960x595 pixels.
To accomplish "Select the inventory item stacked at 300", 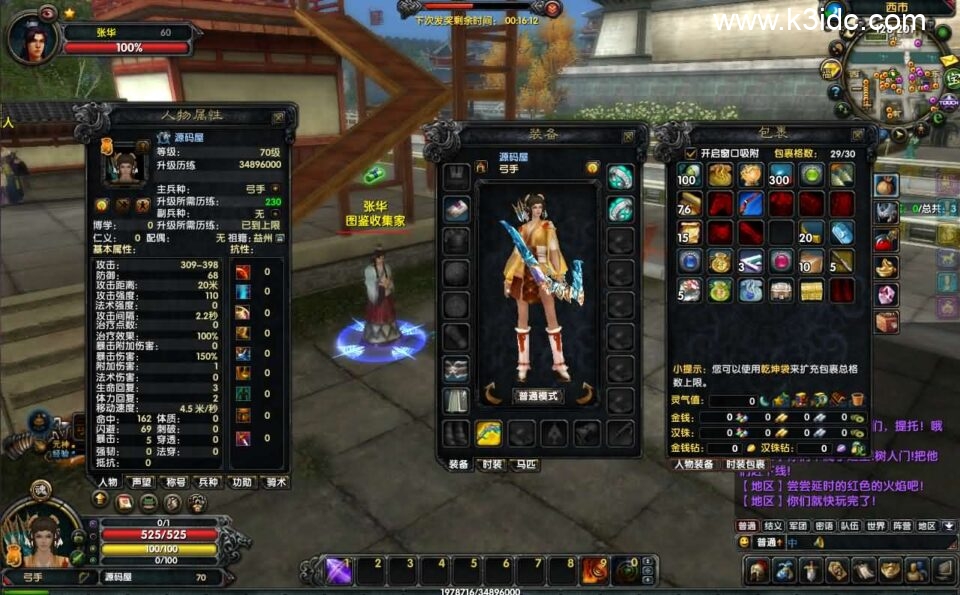I will click(780, 176).
